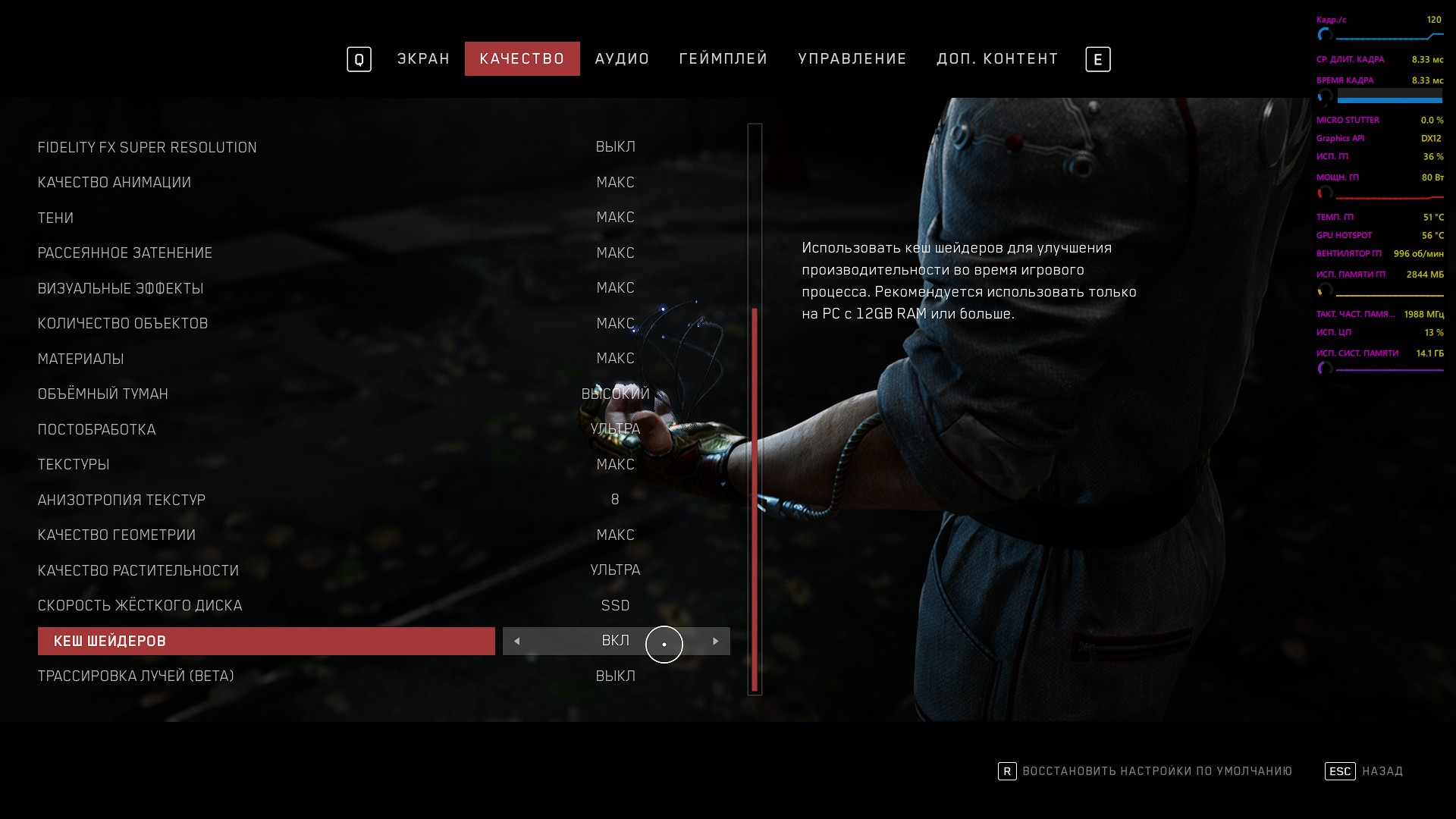Image resolution: width=1456 pixels, height=819 pixels.
Task: Select the ВИЗУАЛЬНЫЕ ЭФФЕКТЫ setting
Action: (121, 289)
